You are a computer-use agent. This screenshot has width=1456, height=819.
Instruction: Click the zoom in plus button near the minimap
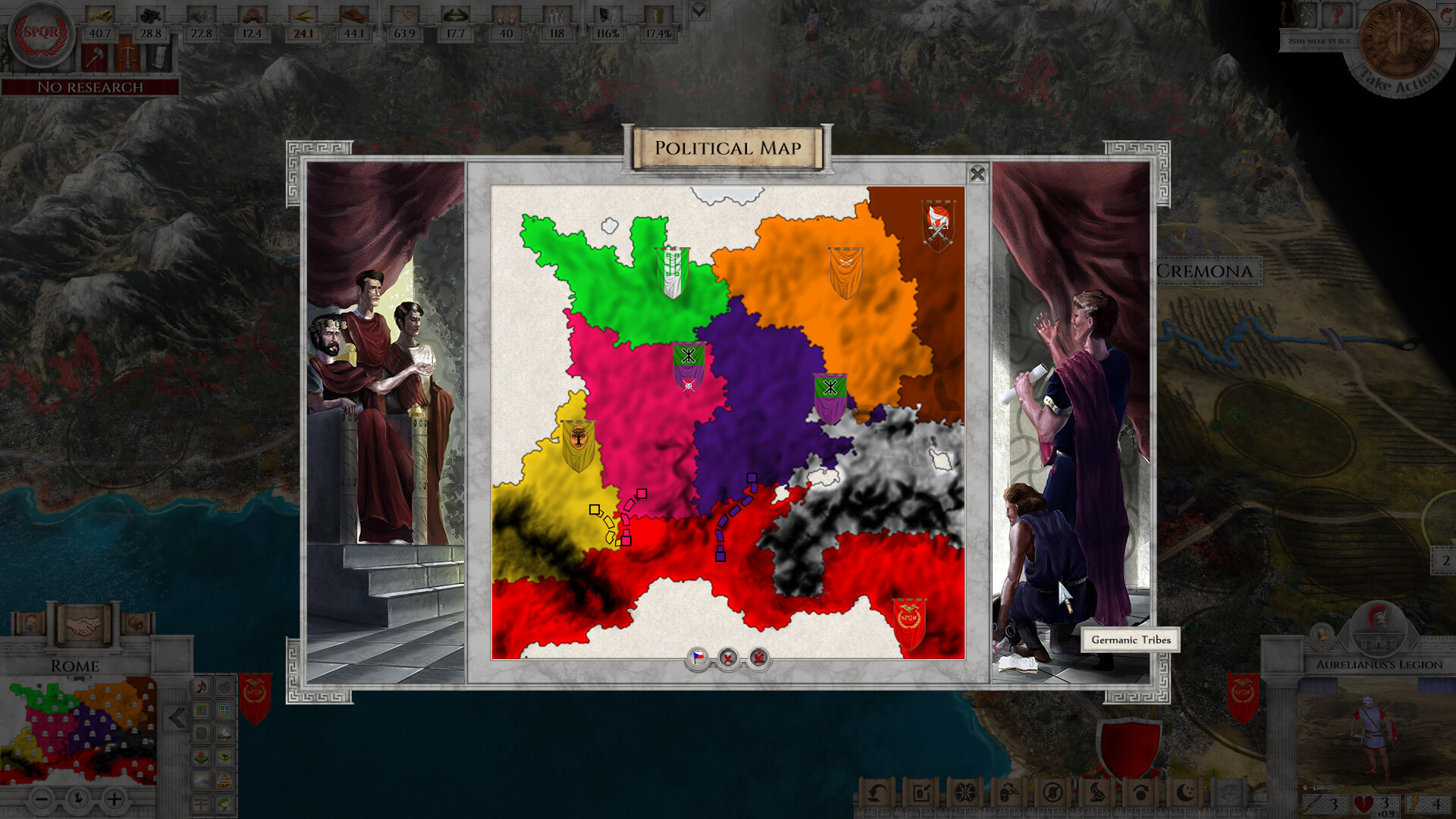tap(114, 798)
